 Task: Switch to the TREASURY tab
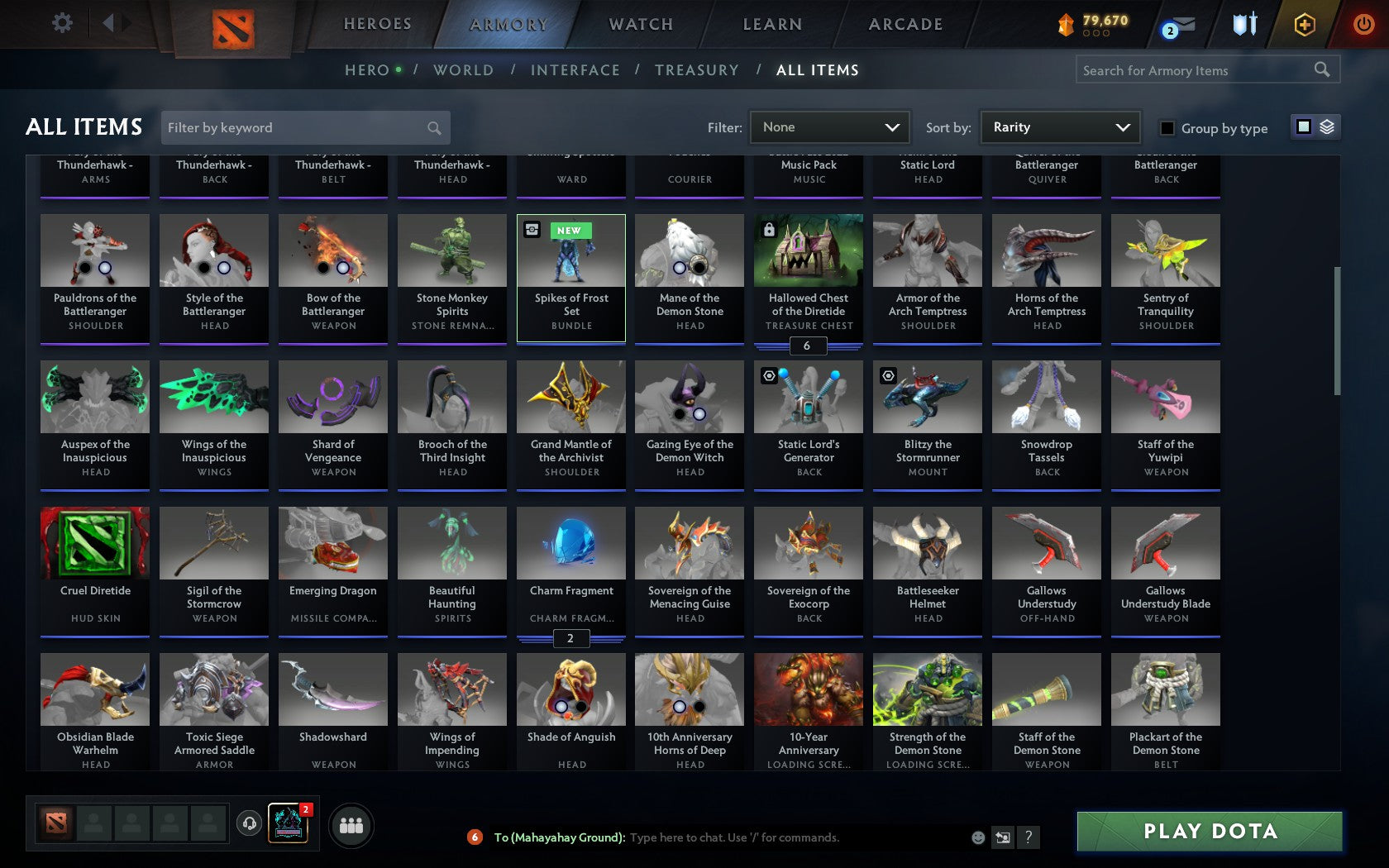click(x=697, y=70)
